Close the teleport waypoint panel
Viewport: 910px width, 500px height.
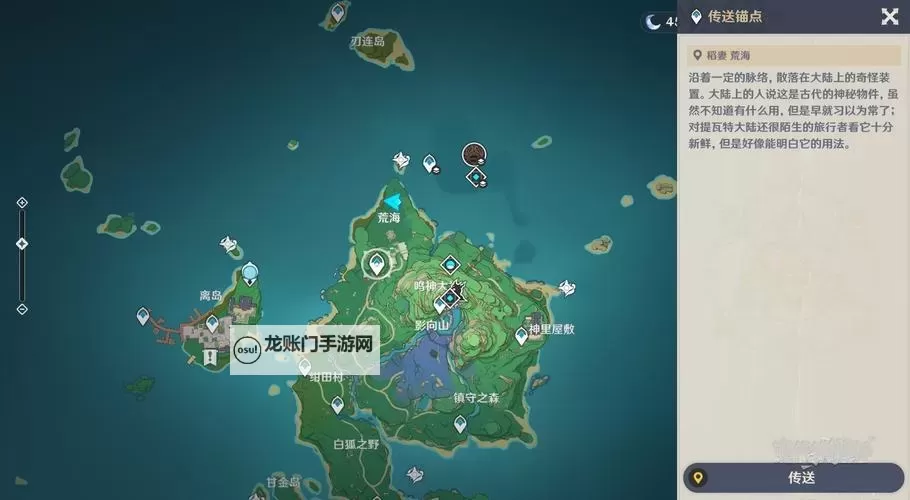coord(889,16)
